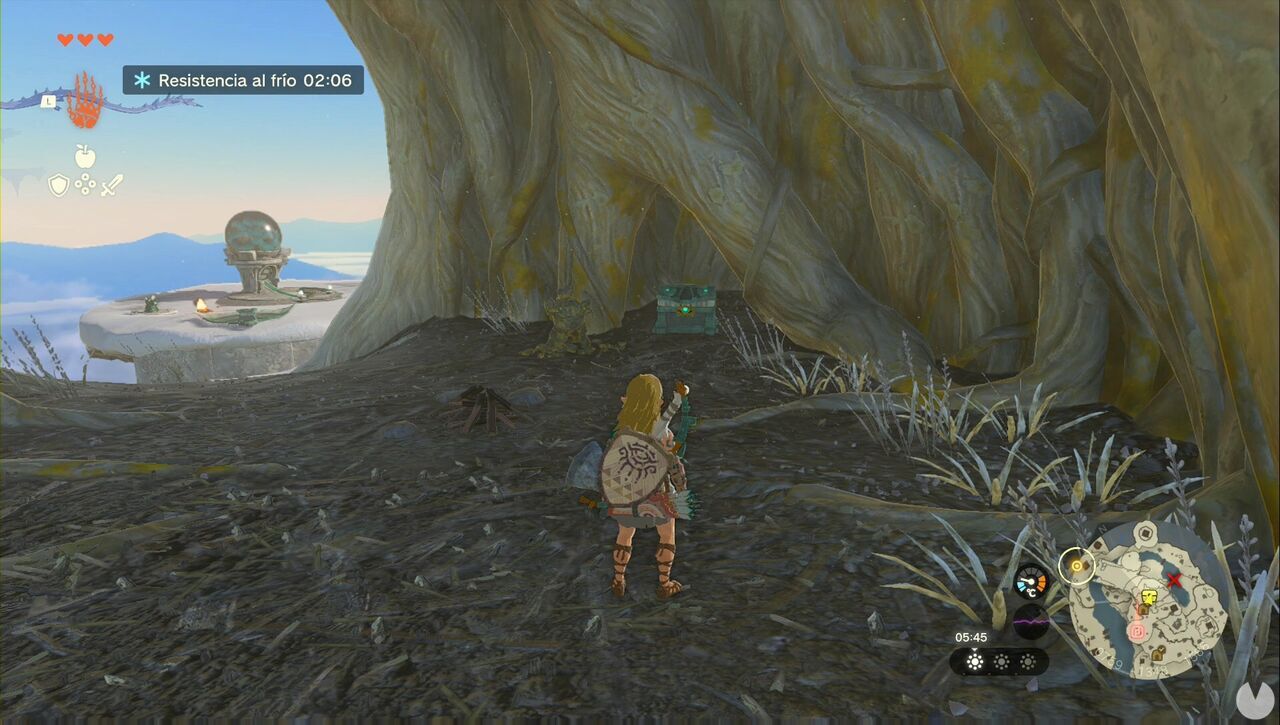Image resolution: width=1280 pixels, height=725 pixels.
Task: Click the first heart in the health bar
Action: [x=64, y=40]
